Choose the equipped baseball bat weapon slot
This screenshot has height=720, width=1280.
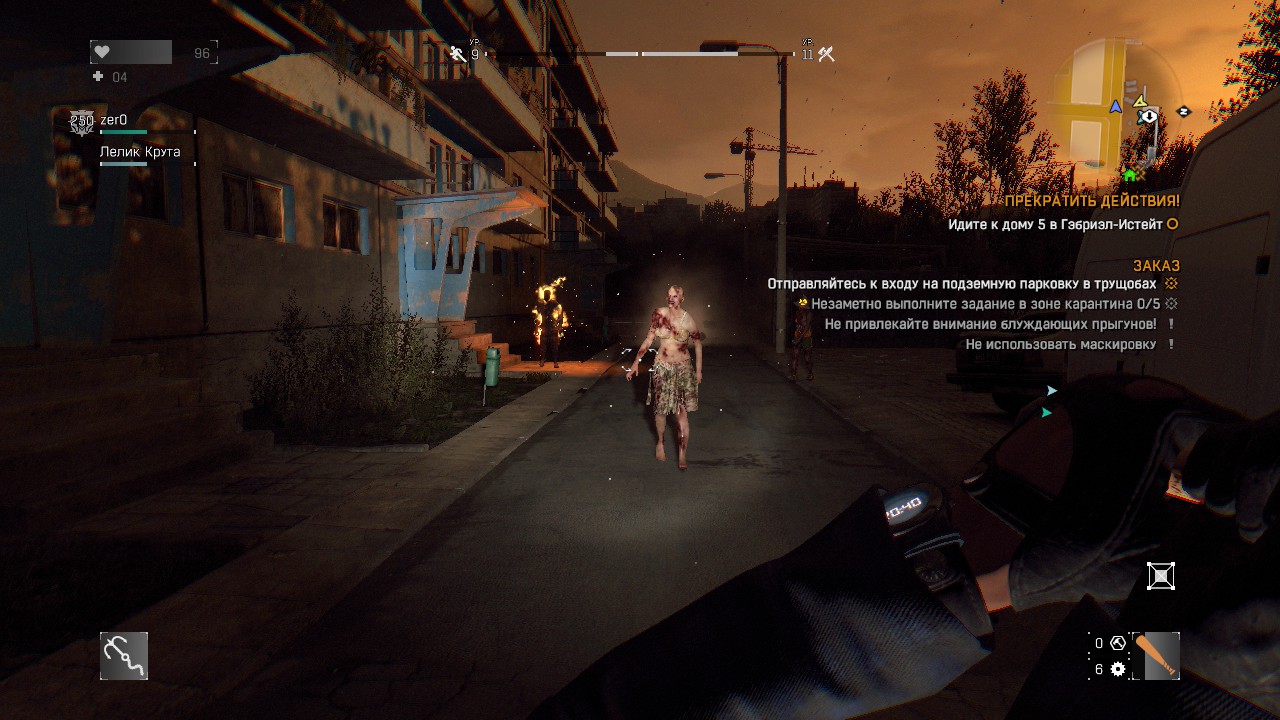tap(1162, 656)
